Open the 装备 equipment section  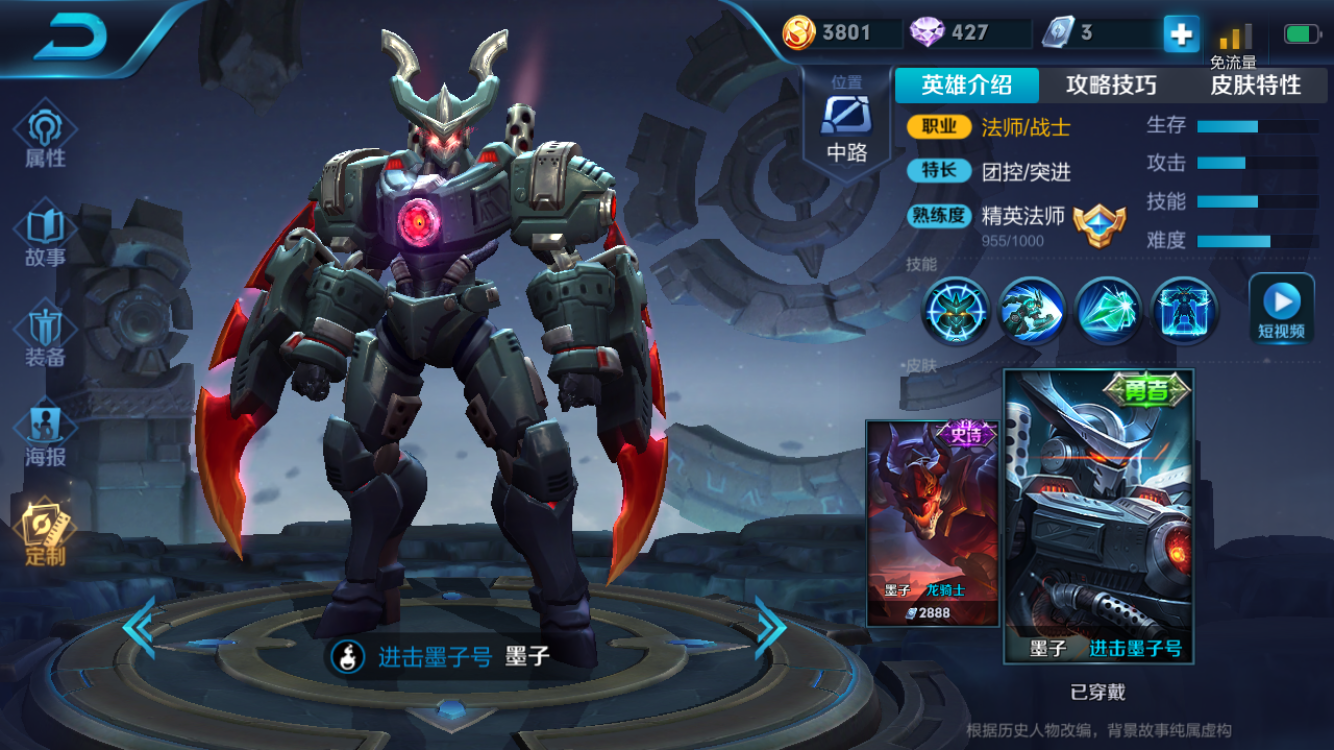45,336
